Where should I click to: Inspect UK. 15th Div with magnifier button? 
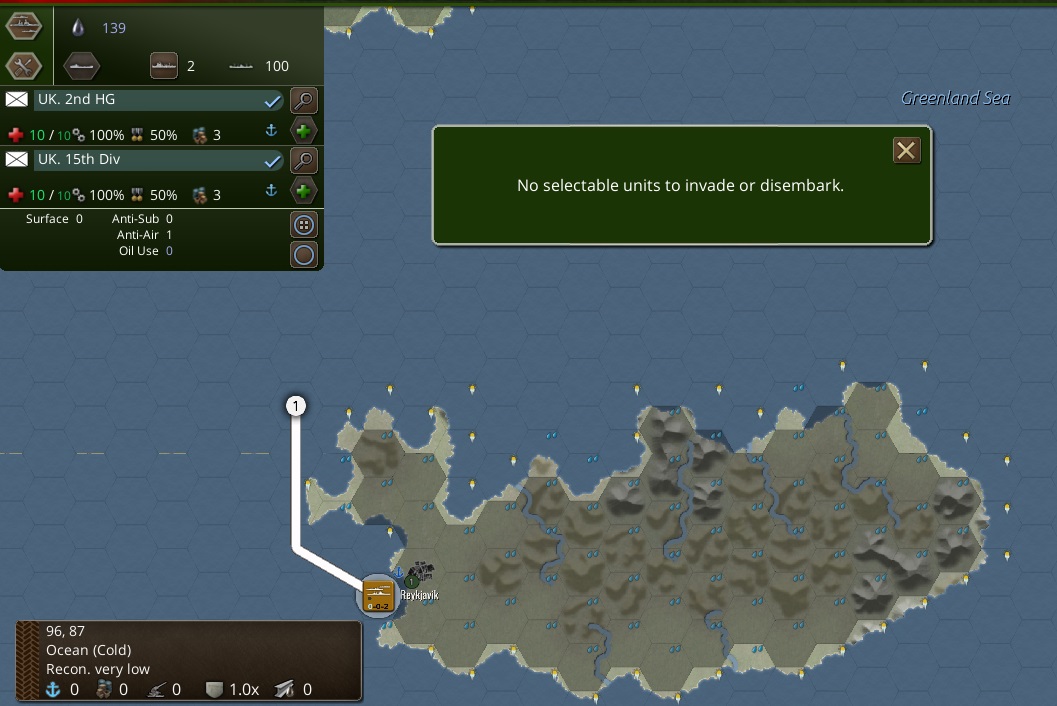click(x=304, y=160)
